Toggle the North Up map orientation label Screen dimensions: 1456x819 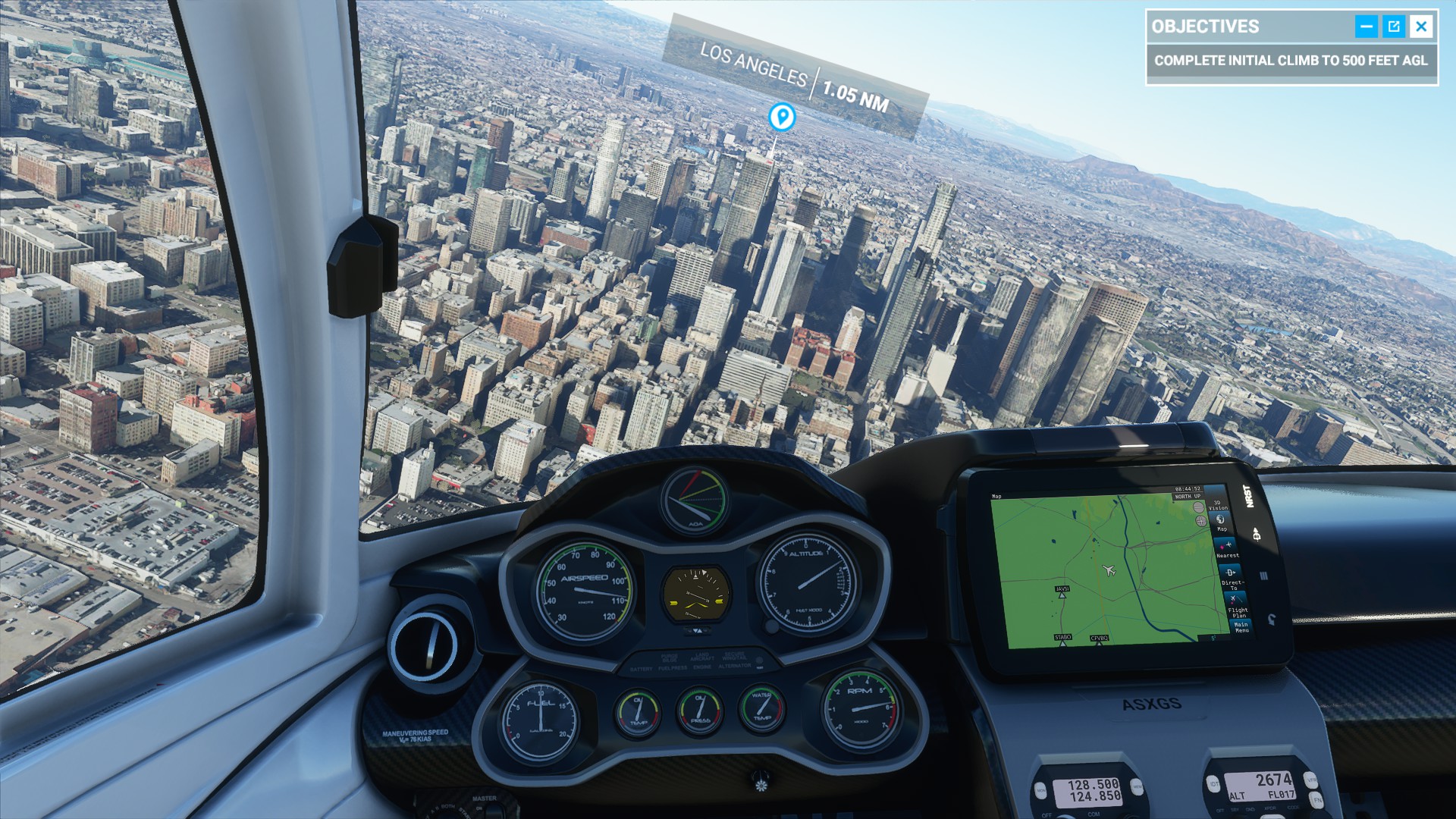click(1188, 497)
